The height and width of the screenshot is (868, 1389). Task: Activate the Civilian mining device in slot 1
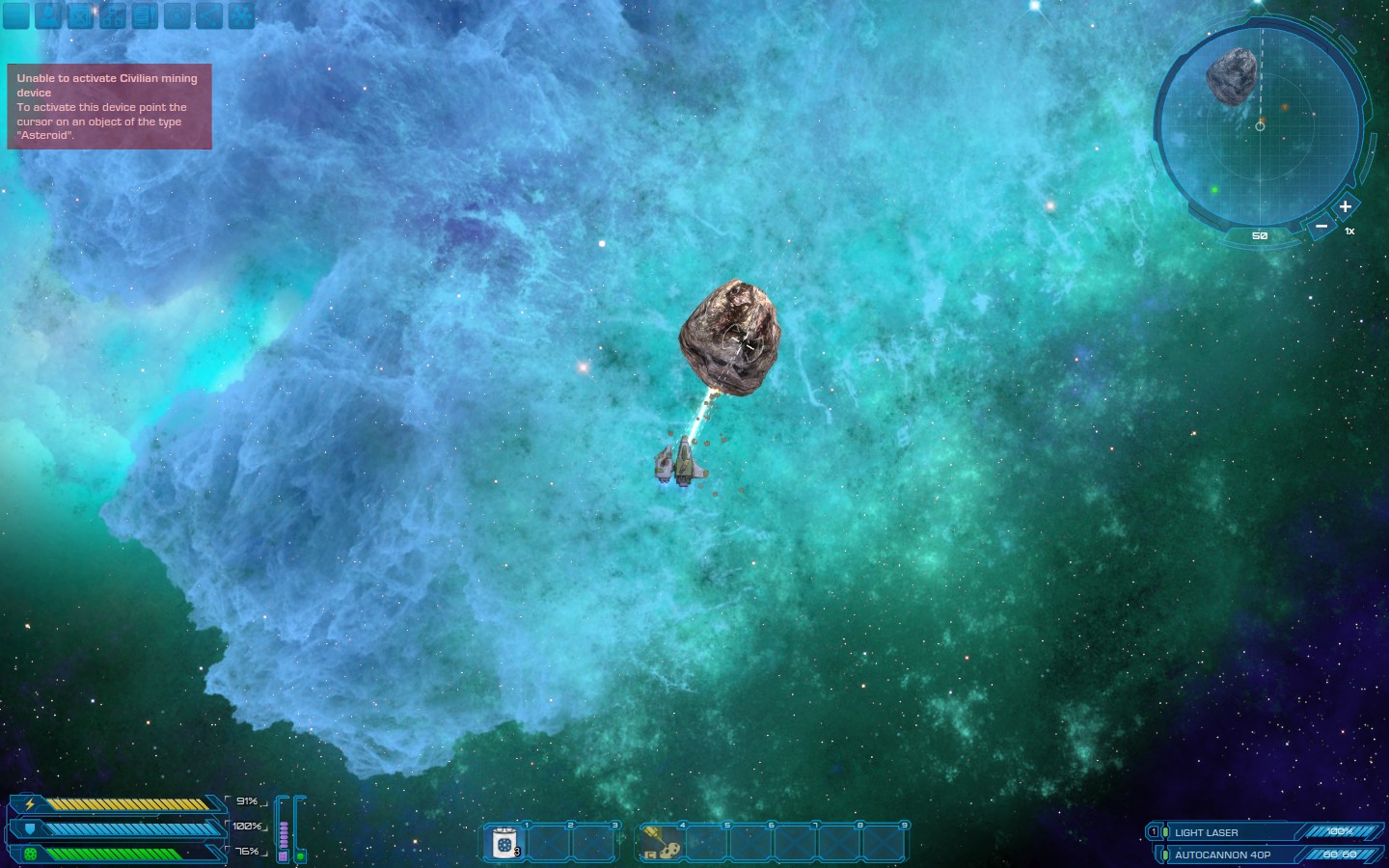[x=504, y=843]
